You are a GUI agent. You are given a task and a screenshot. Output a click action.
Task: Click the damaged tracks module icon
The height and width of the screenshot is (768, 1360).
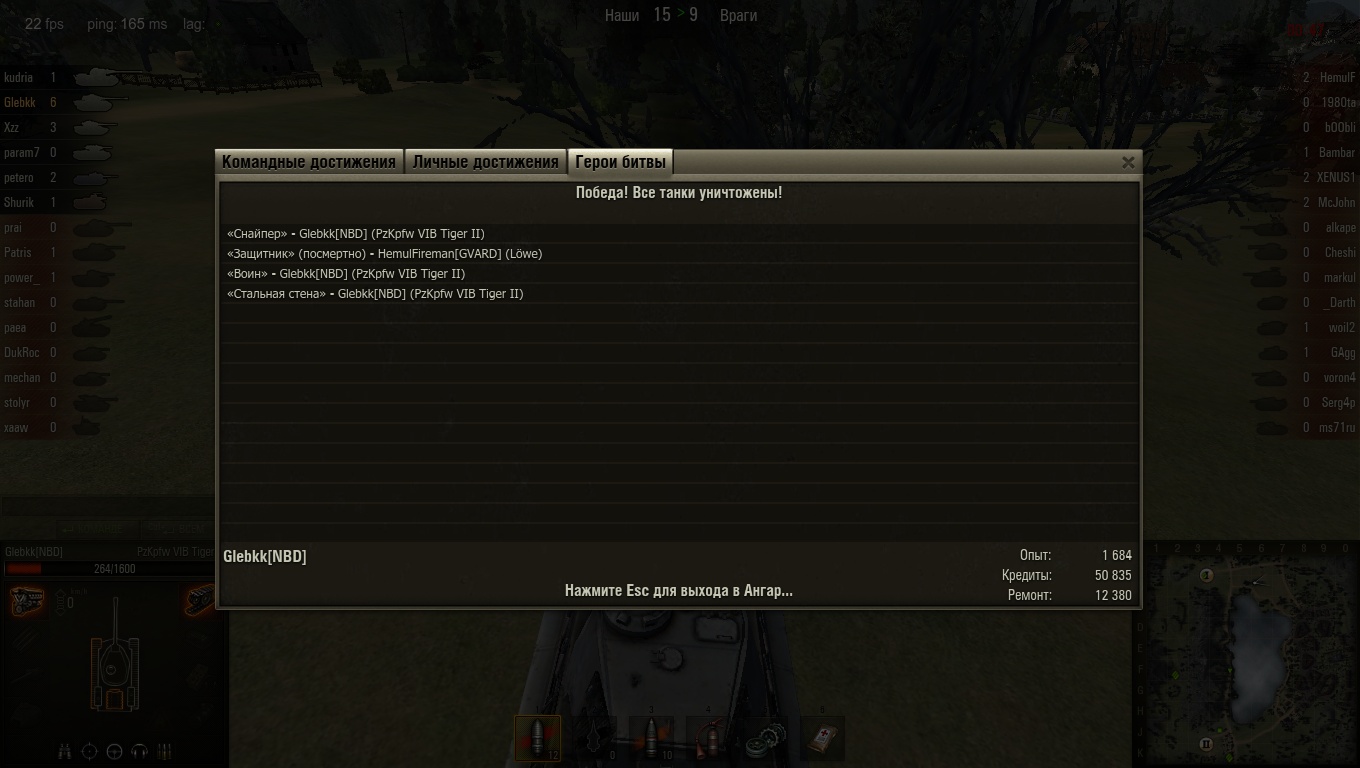200,599
